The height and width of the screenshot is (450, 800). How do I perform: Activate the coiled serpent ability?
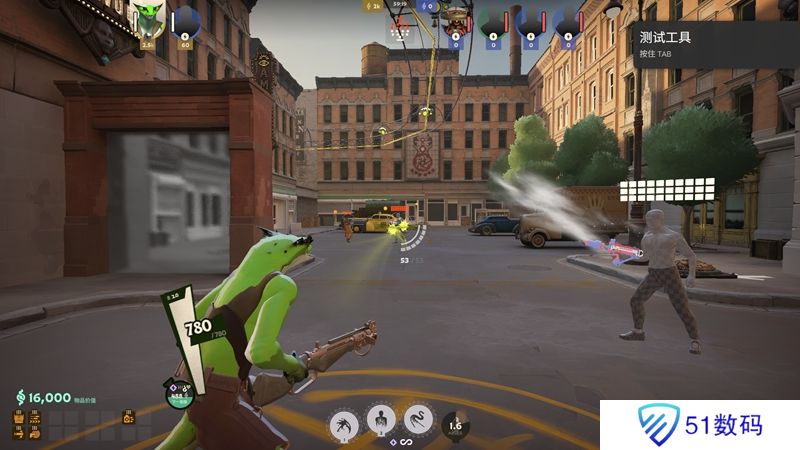(419, 424)
